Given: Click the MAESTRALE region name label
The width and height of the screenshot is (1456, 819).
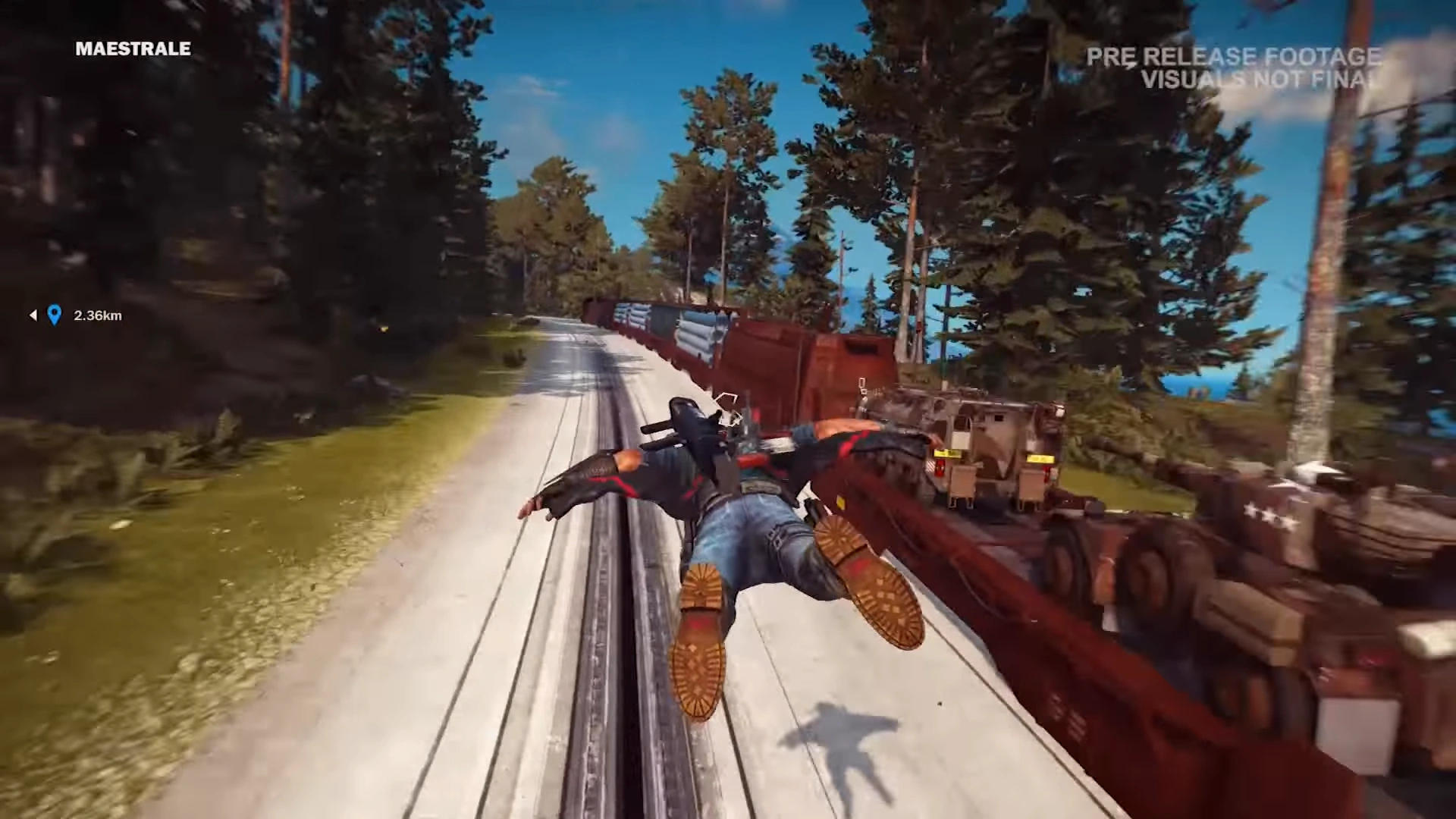Looking at the screenshot, I should coord(133,49).
